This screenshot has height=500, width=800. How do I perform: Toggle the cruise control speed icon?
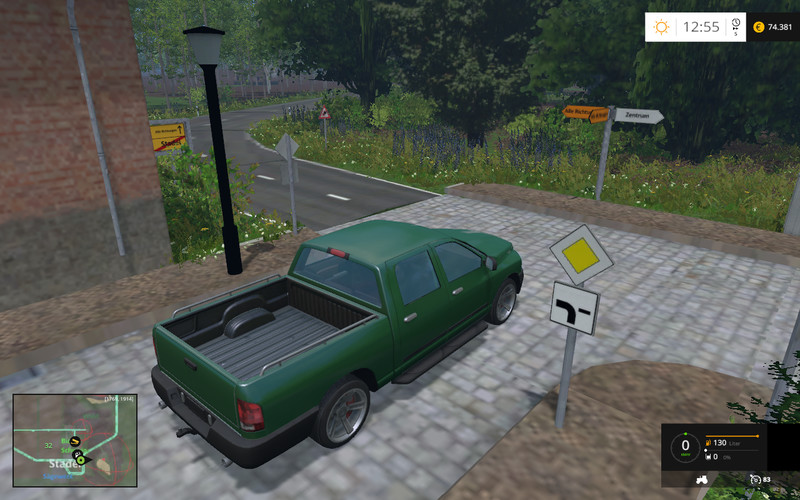(x=755, y=480)
